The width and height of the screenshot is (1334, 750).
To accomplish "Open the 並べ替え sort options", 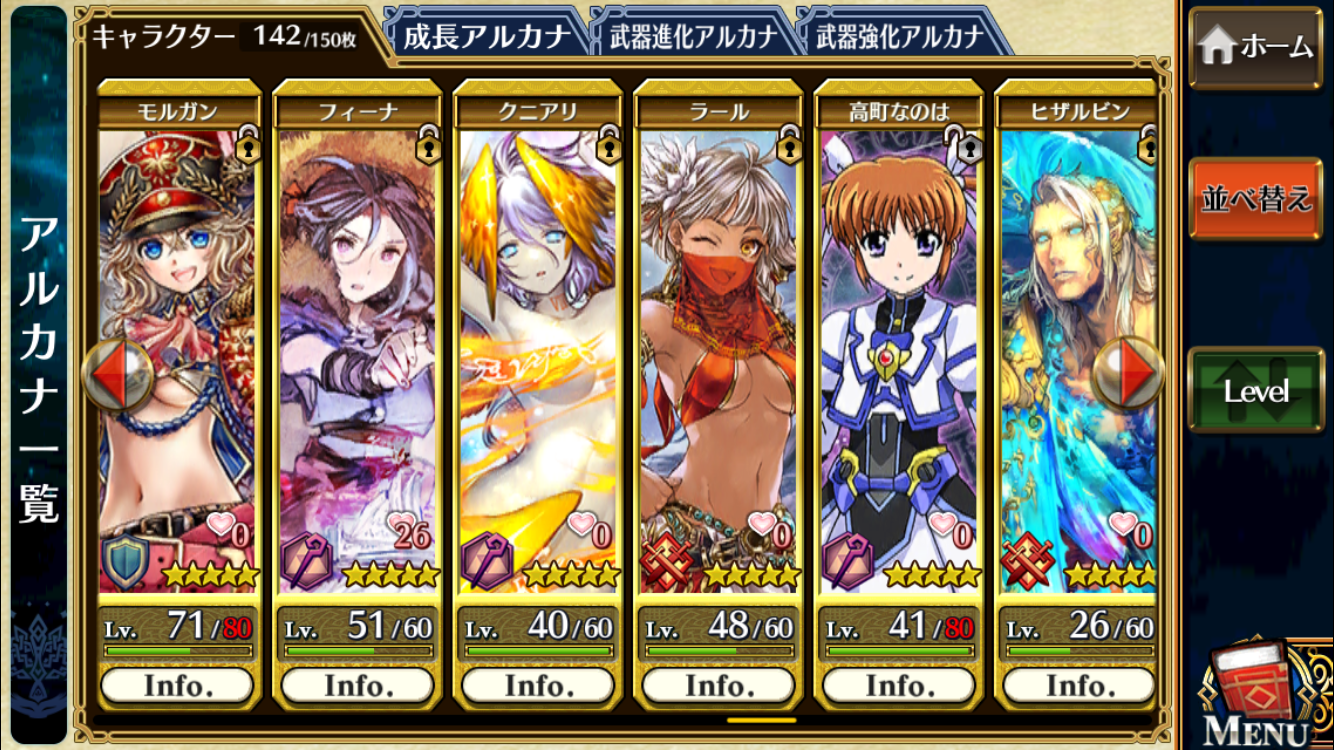I will click(x=1255, y=198).
